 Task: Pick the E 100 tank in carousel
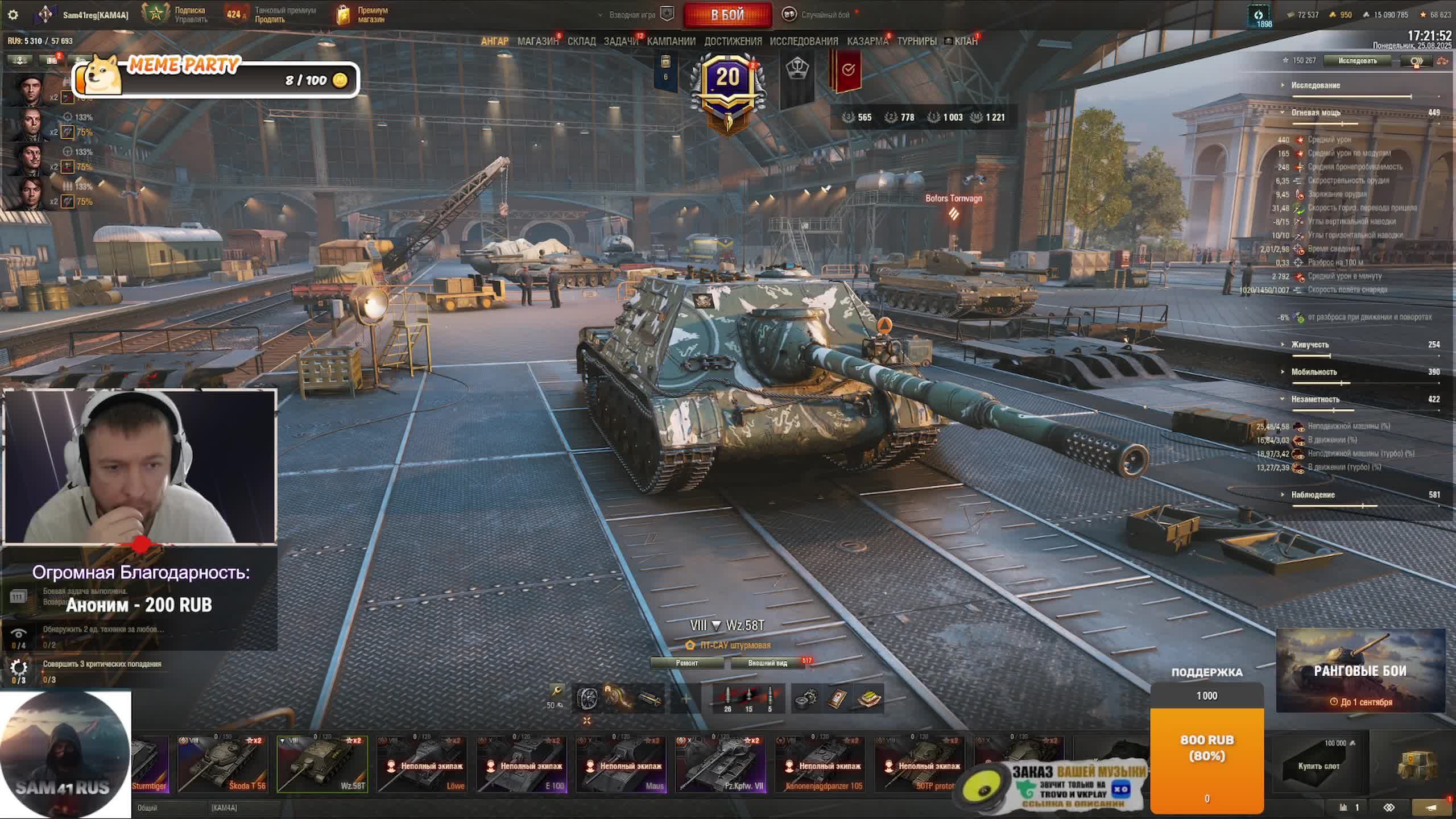coord(521,764)
